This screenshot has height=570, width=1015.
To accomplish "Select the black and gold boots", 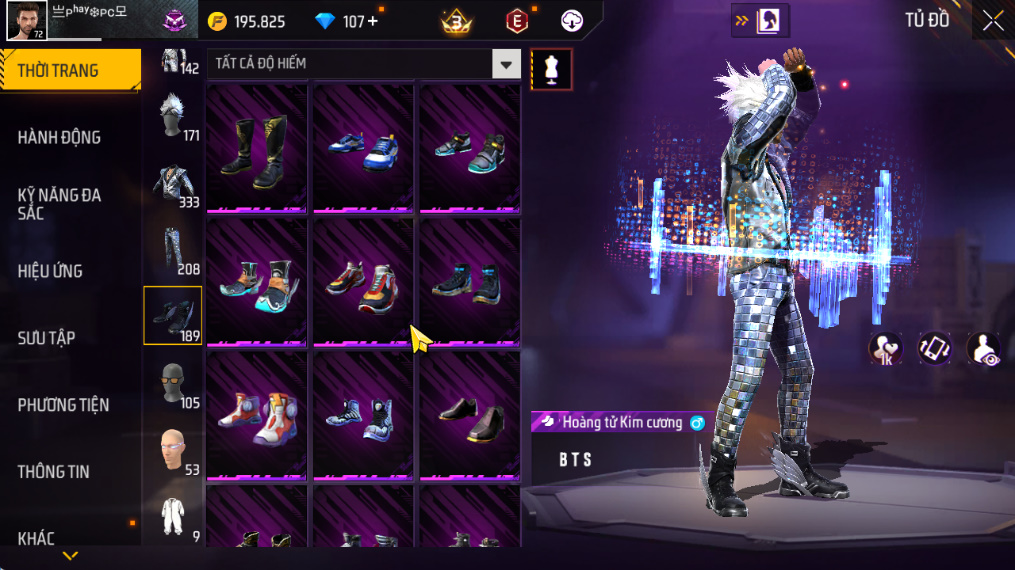I will click(257, 152).
